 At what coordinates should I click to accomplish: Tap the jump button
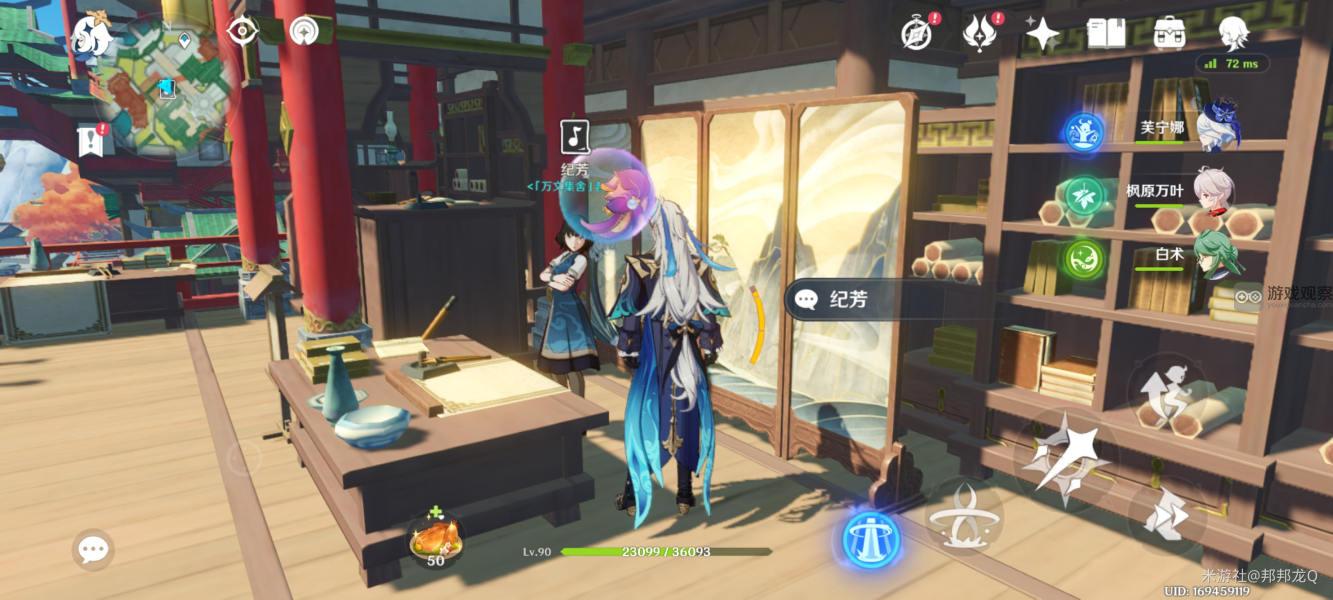tap(1165, 391)
